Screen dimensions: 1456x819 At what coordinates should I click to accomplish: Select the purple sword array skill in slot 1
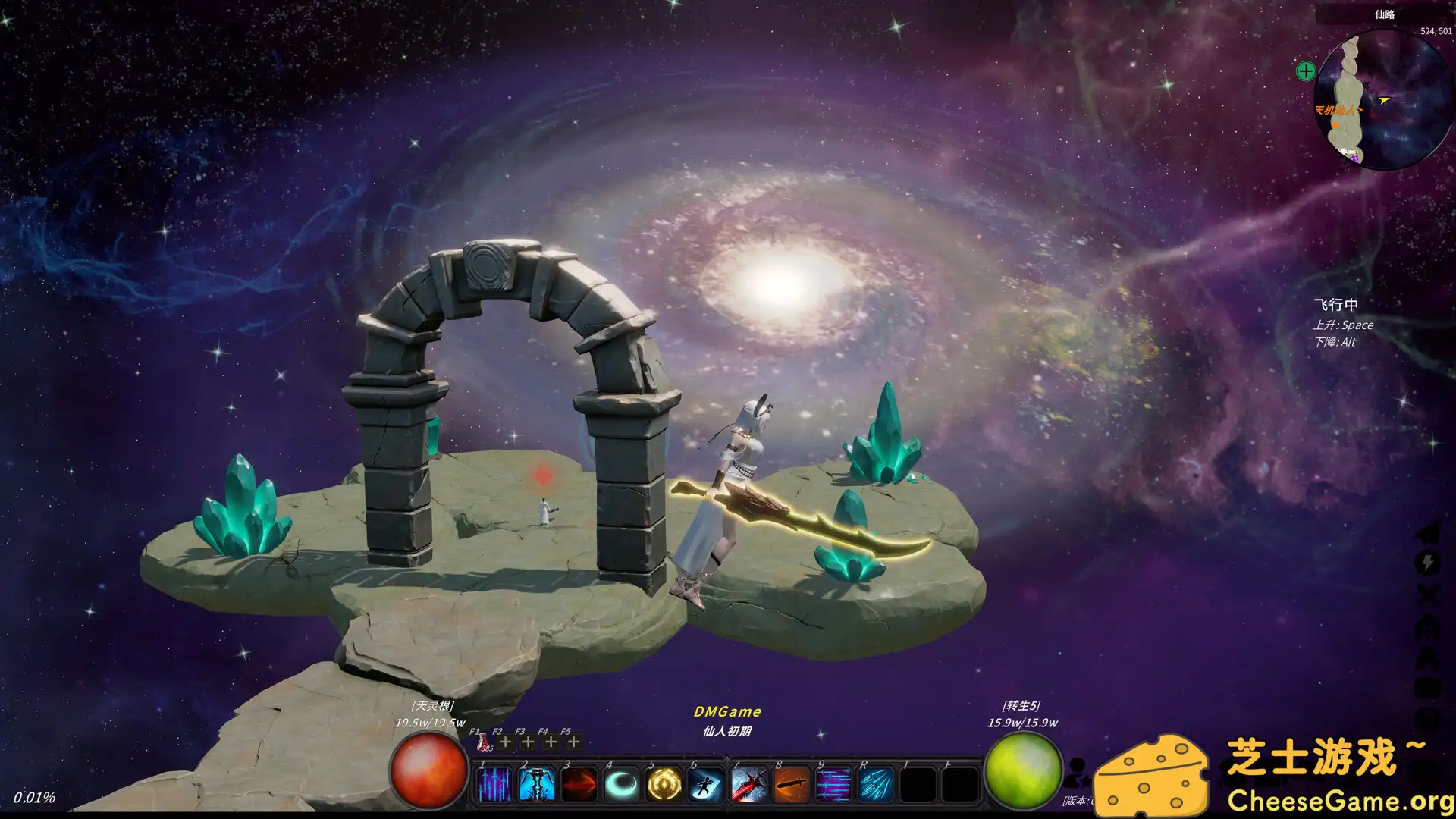[x=494, y=784]
